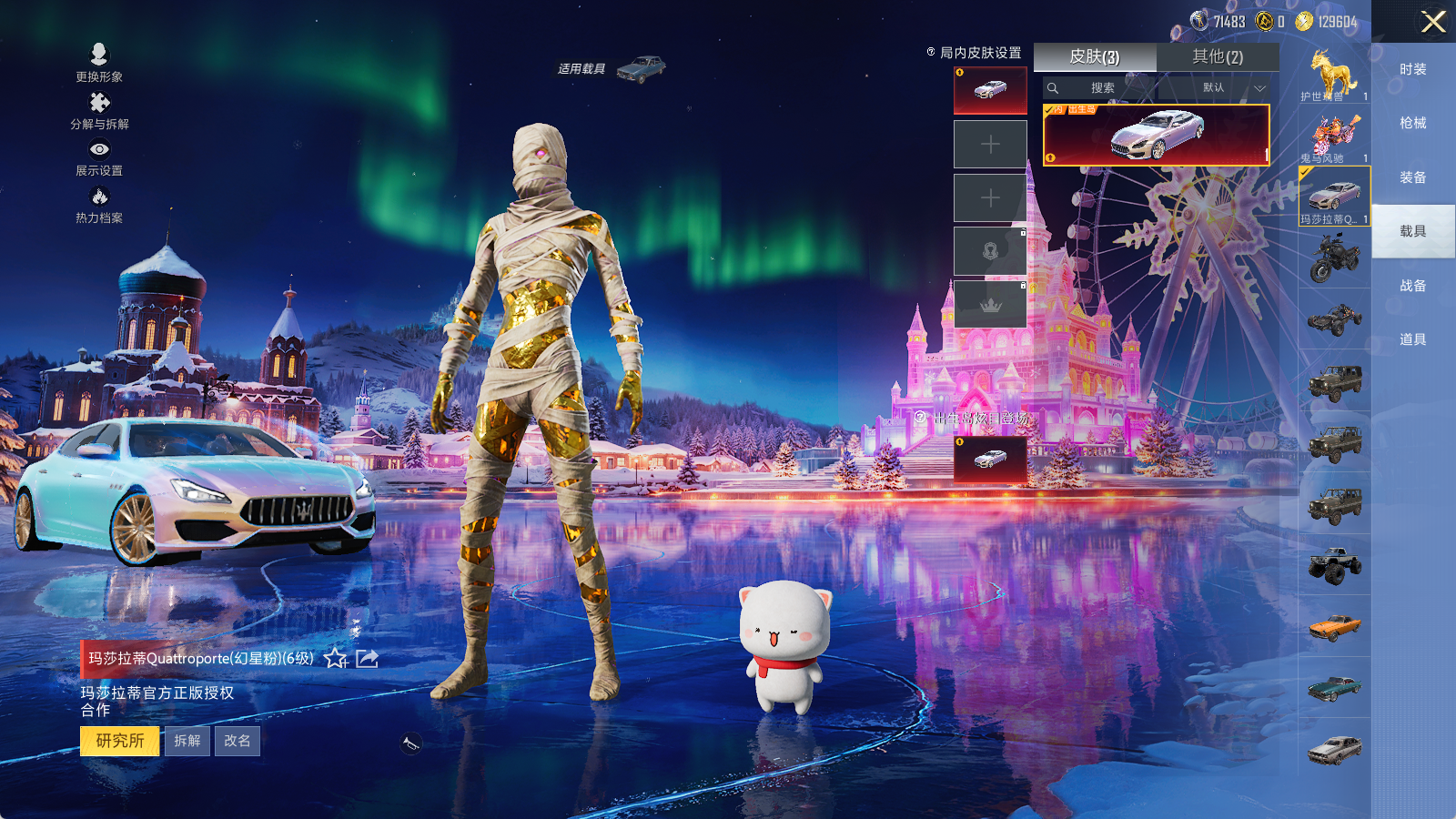Viewport: 1456px width, 819px height.
Task: Switch to the 枪械 firearms category
Action: pos(1412,123)
